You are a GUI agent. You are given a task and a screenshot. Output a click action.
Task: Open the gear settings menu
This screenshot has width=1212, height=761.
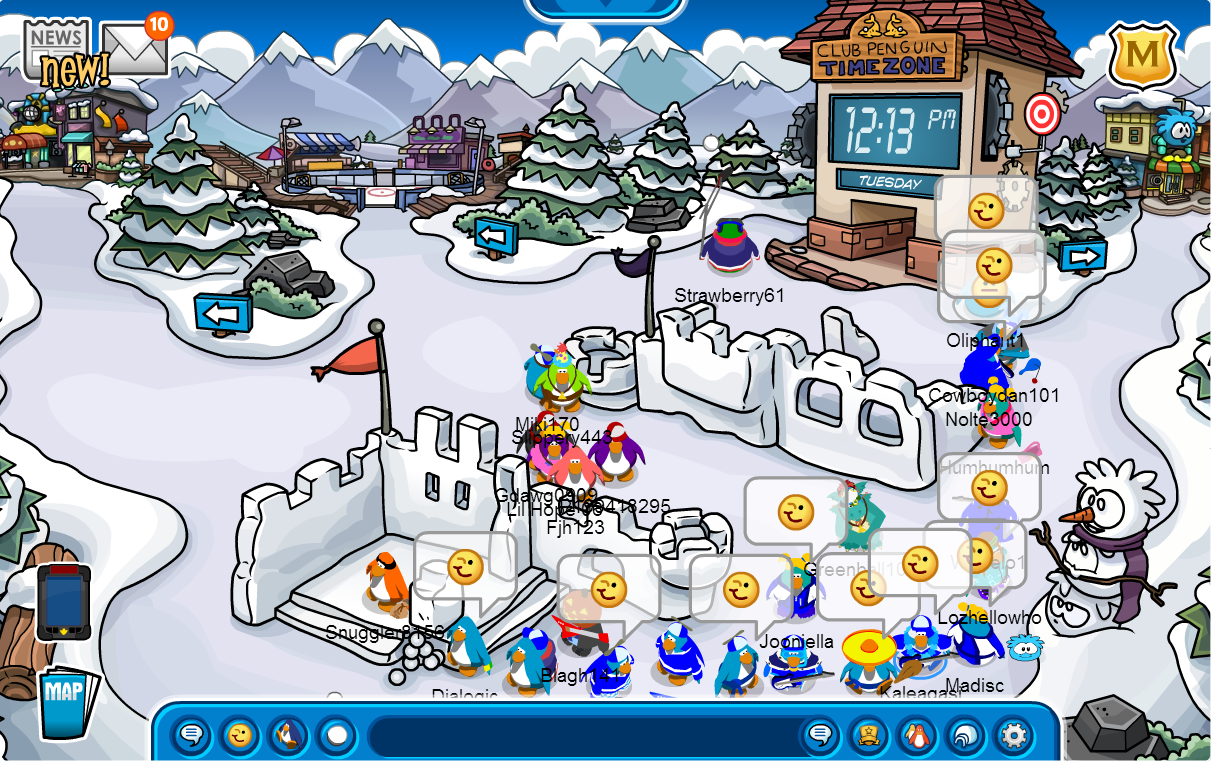(1014, 736)
